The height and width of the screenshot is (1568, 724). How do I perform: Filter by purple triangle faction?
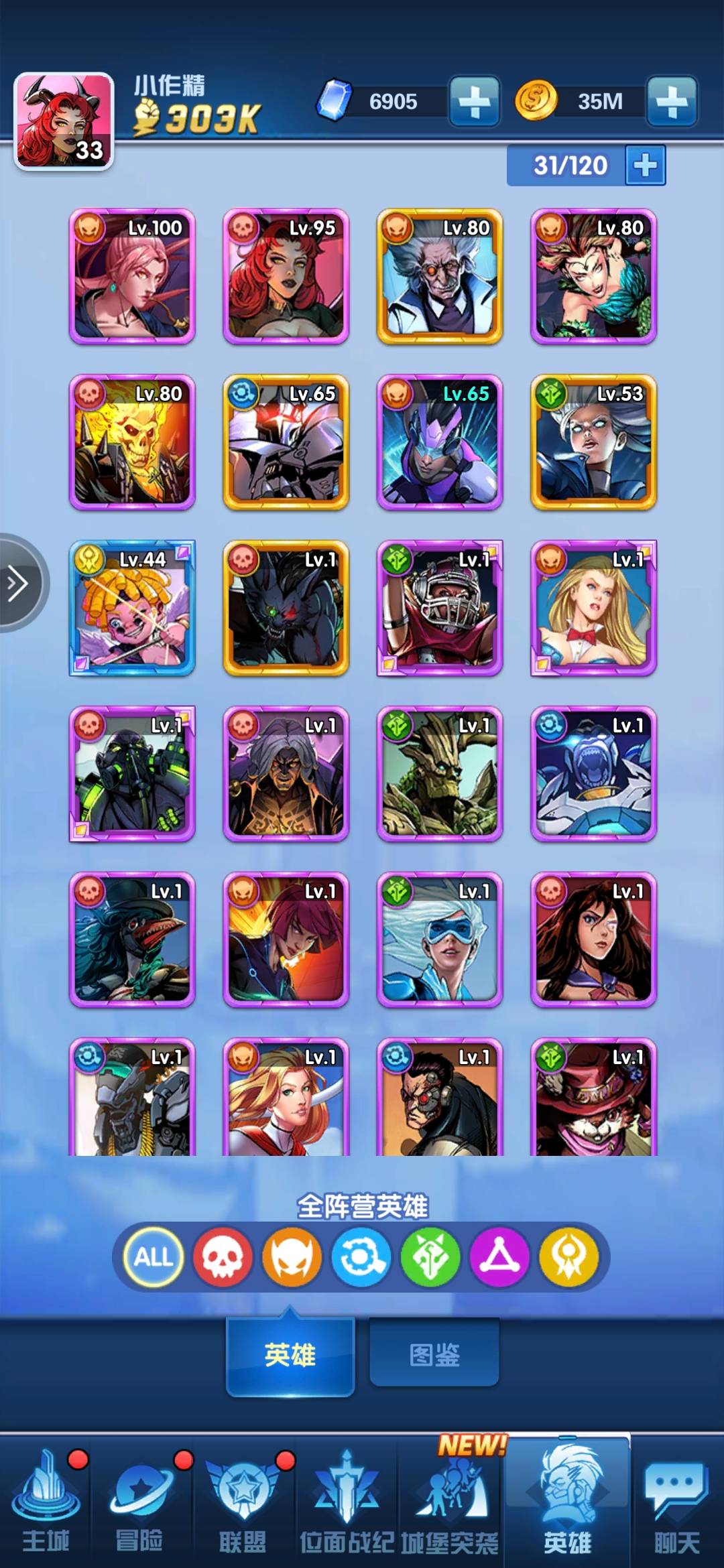[x=499, y=1257]
